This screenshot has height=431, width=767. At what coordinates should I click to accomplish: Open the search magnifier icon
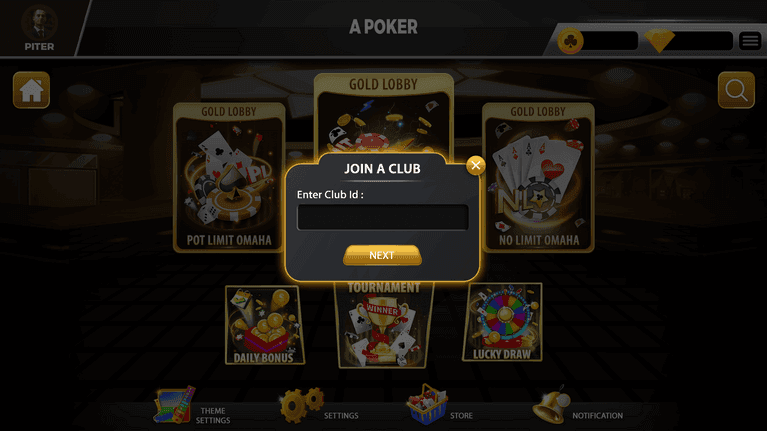(x=736, y=91)
